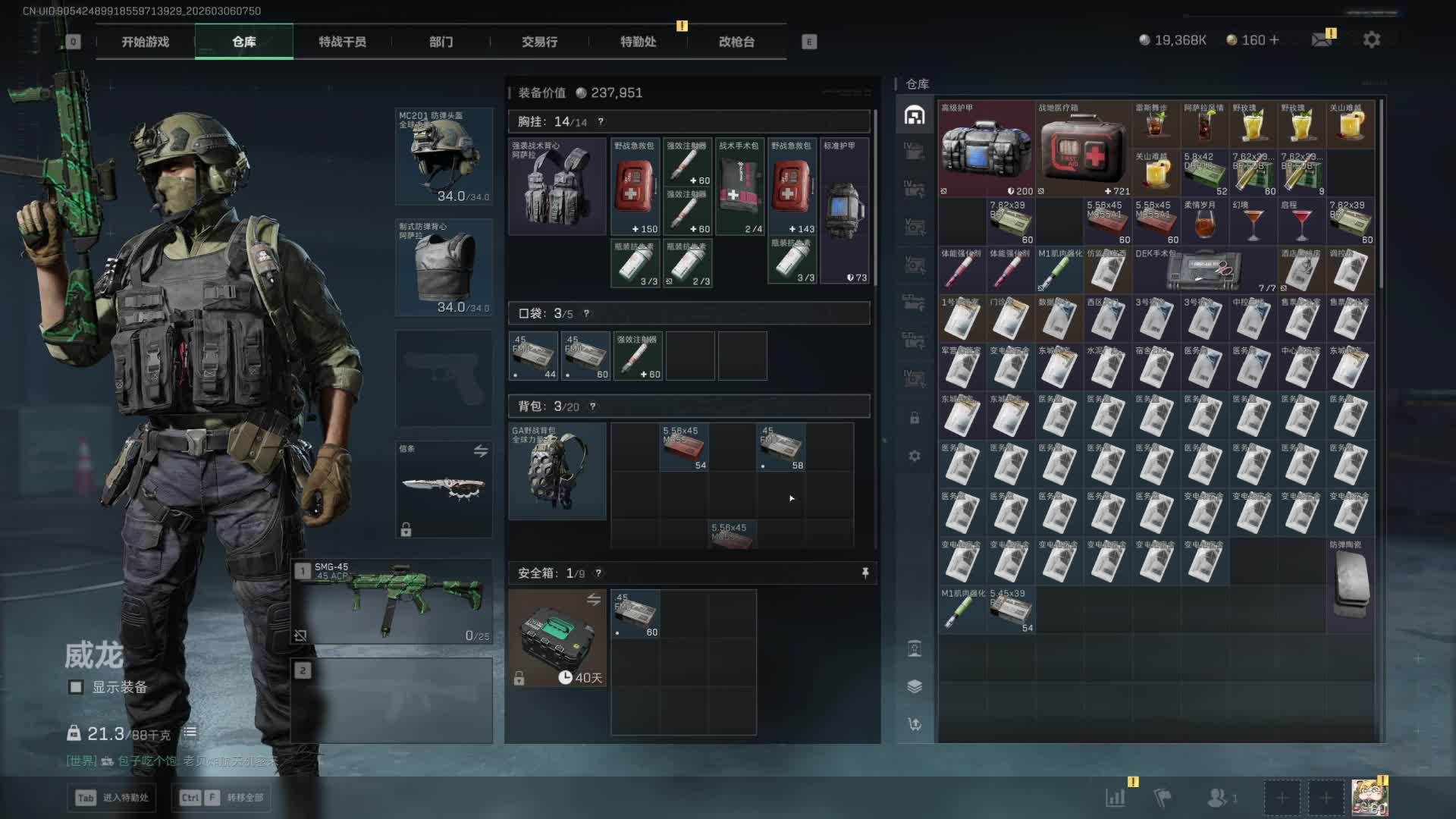
Task: Select the safe box container slot
Action: tap(557, 639)
